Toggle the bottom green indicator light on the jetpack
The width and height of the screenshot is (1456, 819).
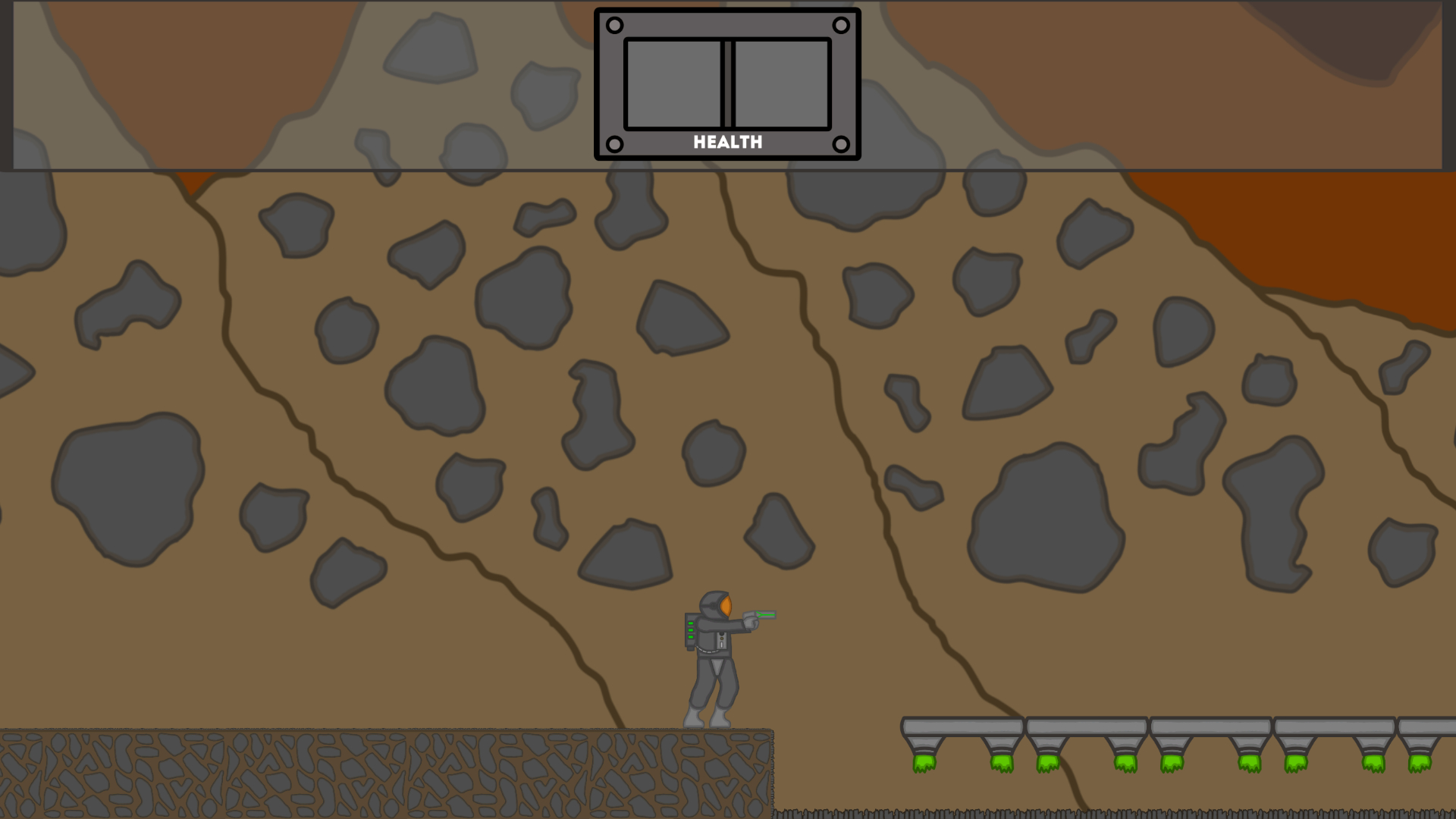[690, 636]
